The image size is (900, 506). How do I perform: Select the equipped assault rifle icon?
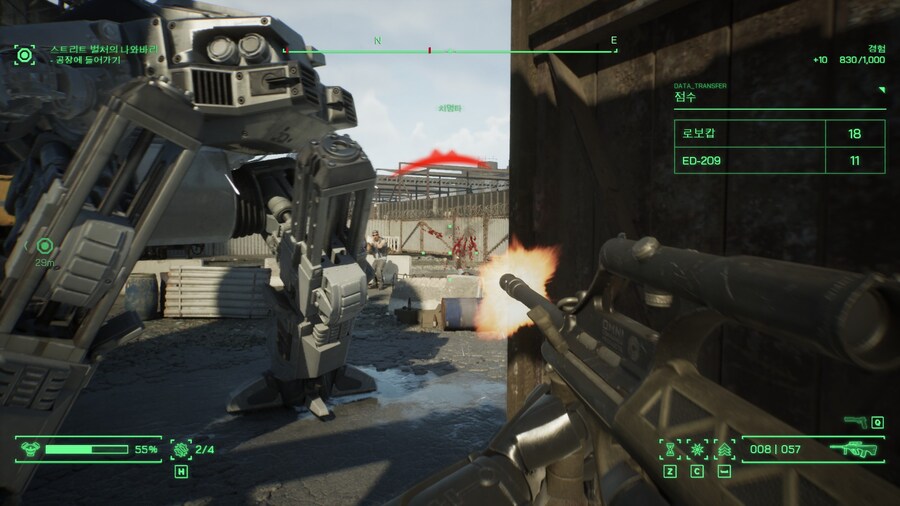click(x=860, y=449)
